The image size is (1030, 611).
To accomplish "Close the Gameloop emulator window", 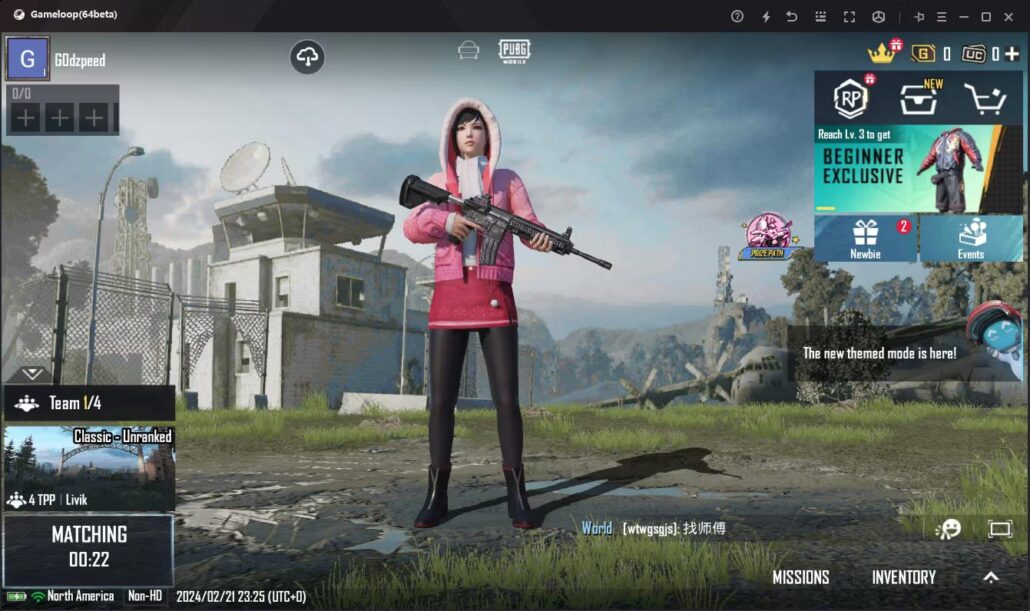I will (1010, 16).
